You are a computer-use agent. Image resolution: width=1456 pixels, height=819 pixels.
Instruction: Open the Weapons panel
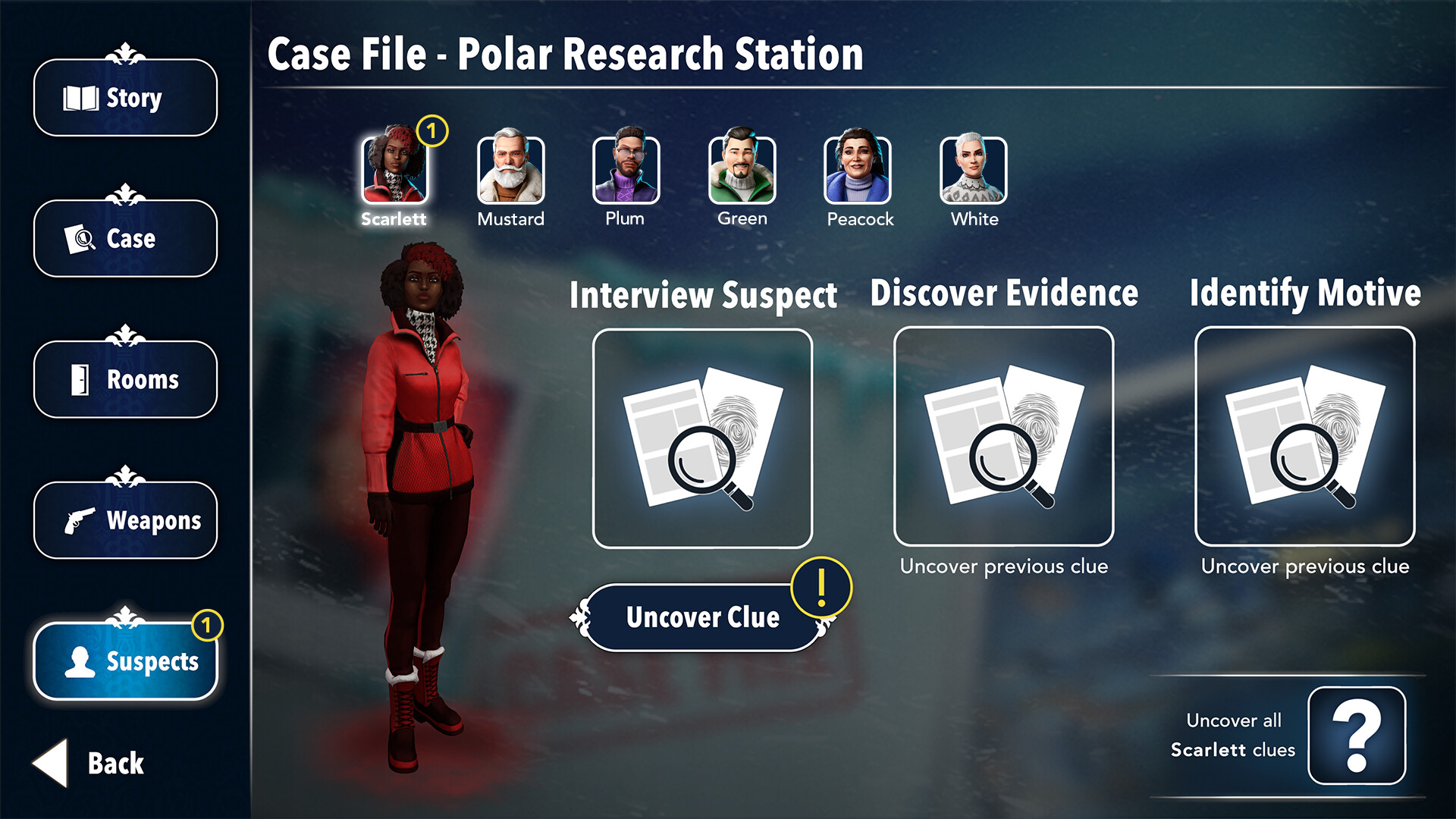tap(125, 520)
